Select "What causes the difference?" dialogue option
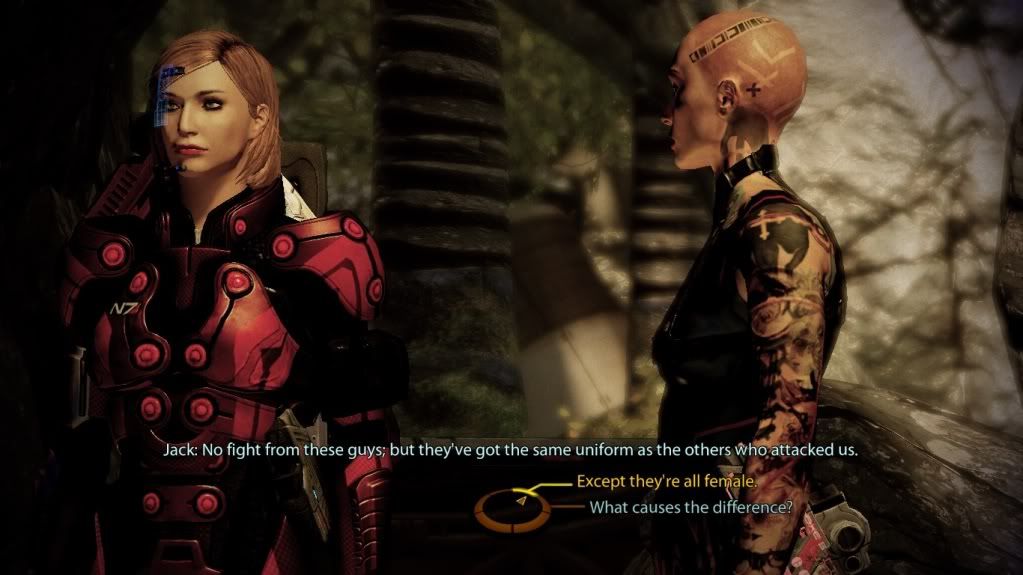 [690, 507]
